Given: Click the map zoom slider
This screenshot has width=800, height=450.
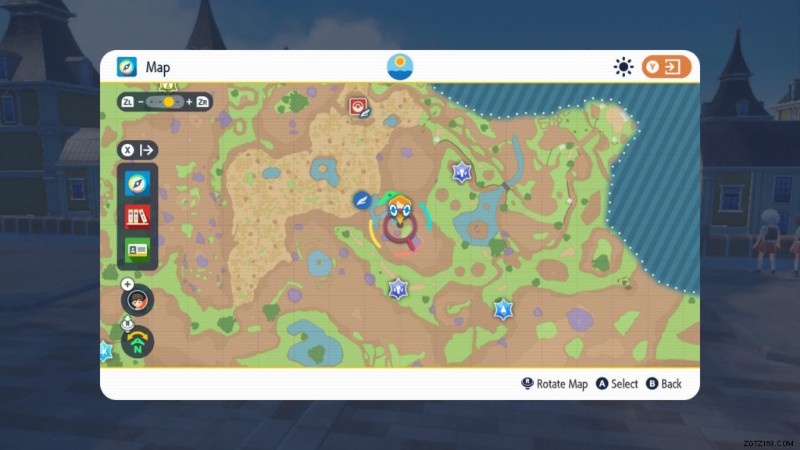Looking at the screenshot, I should [x=166, y=102].
